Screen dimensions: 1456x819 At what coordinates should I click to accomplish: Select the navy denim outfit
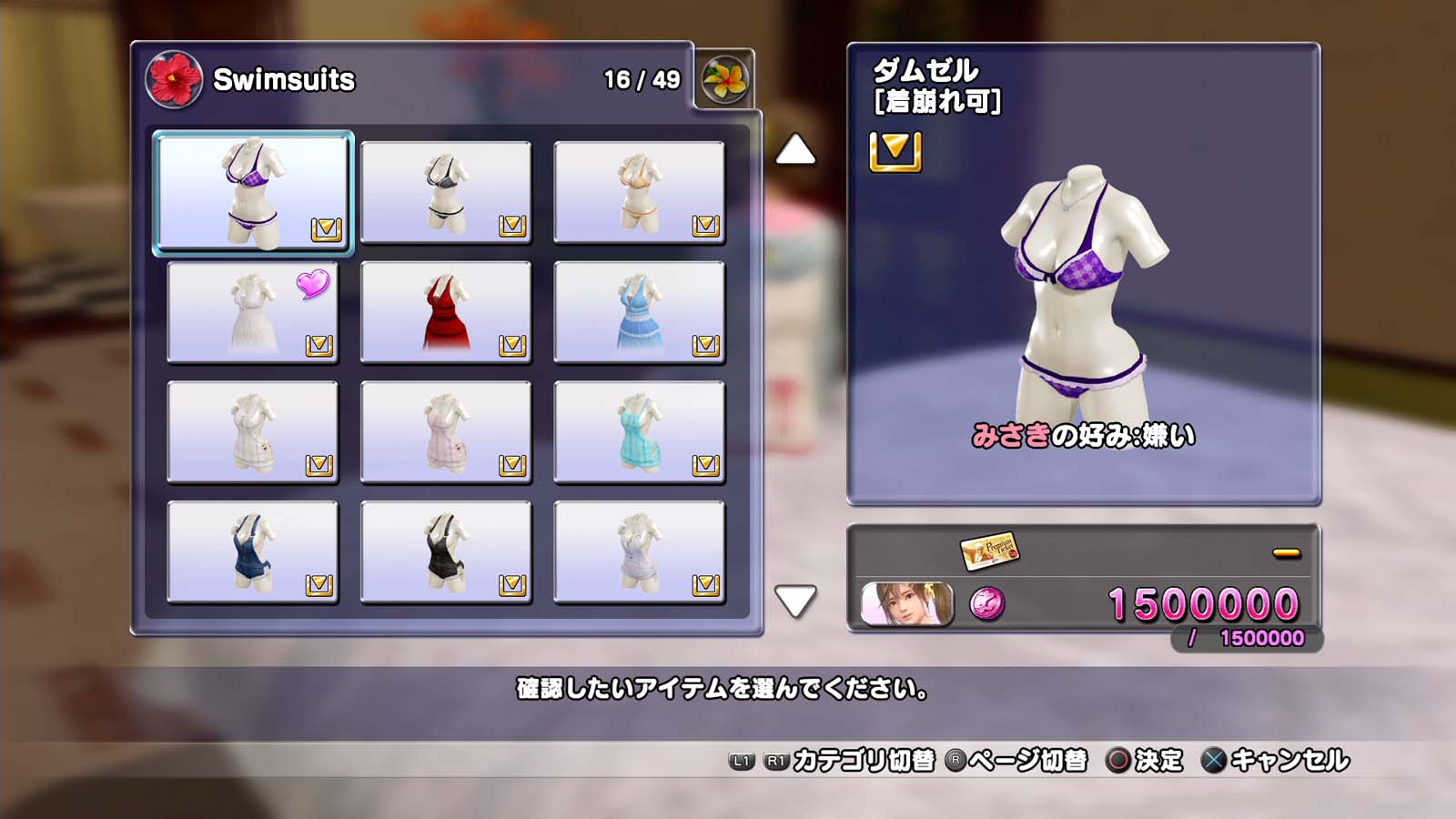tap(253, 552)
